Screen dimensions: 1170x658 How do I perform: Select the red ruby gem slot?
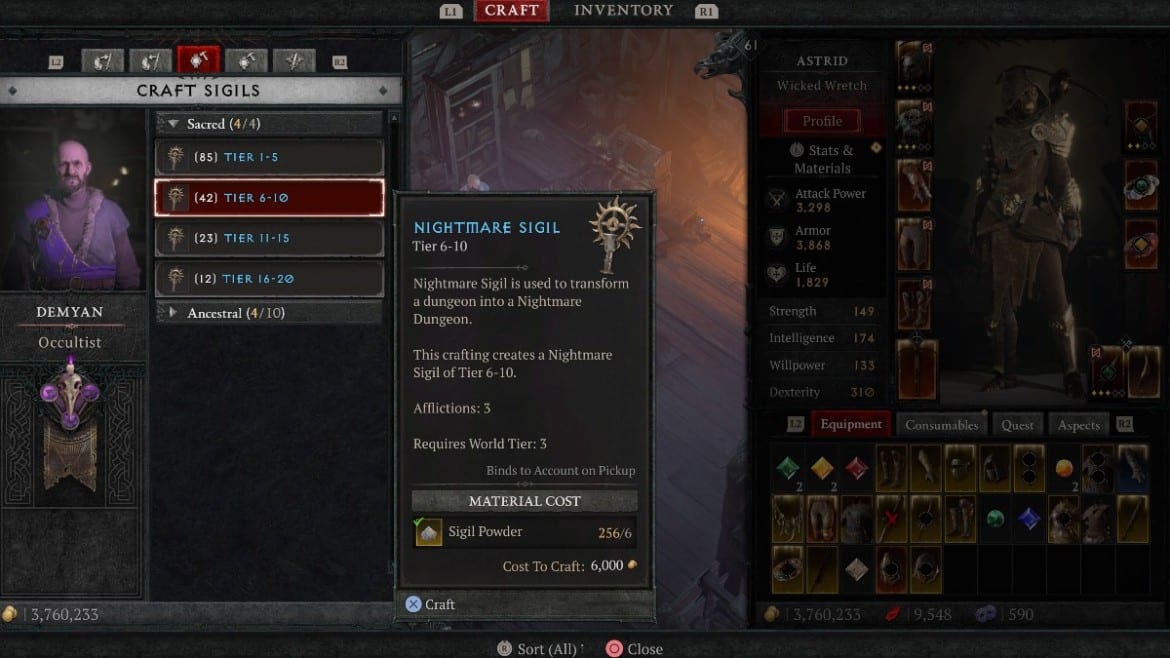pyautogui.click(x=857, y=467)
